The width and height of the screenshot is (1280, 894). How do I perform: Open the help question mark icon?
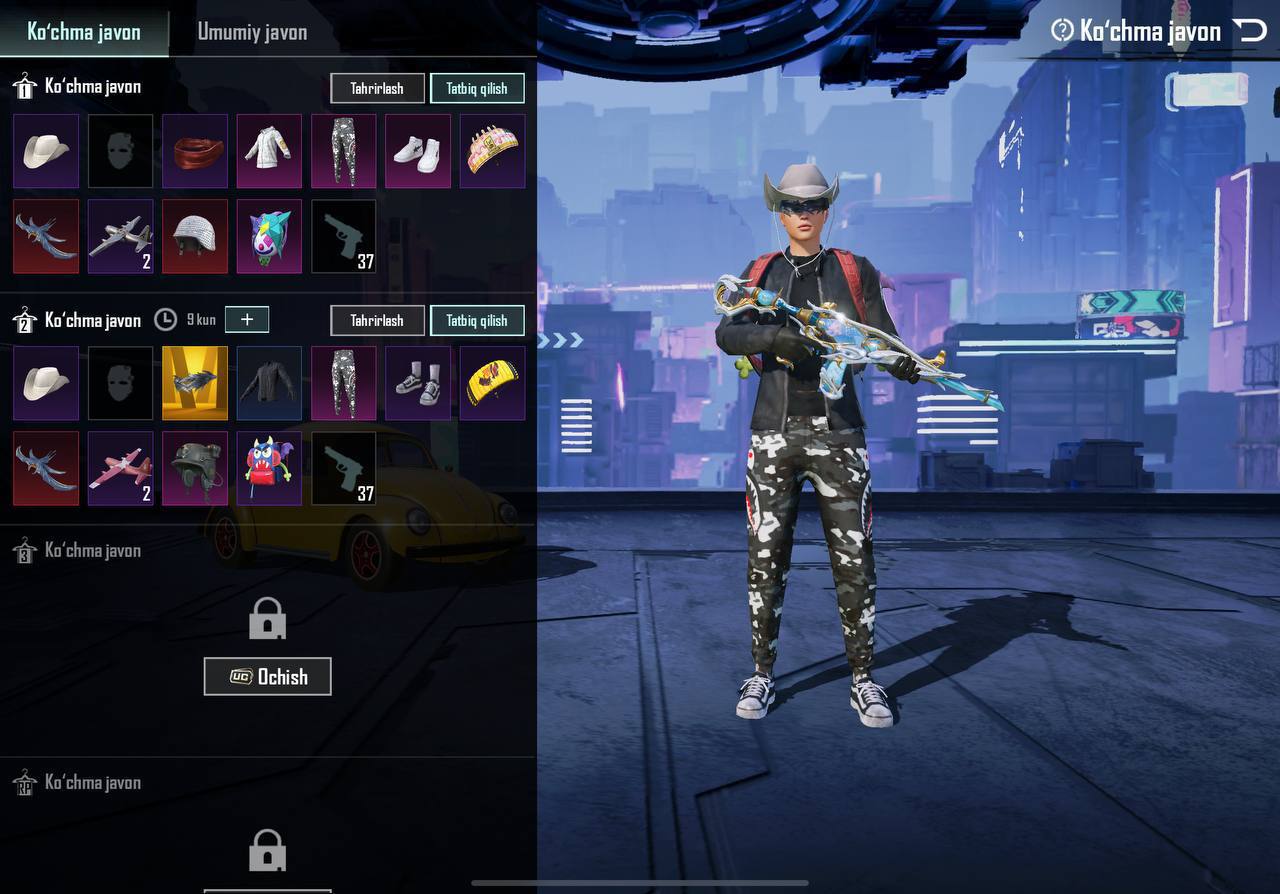(1062, 31)
